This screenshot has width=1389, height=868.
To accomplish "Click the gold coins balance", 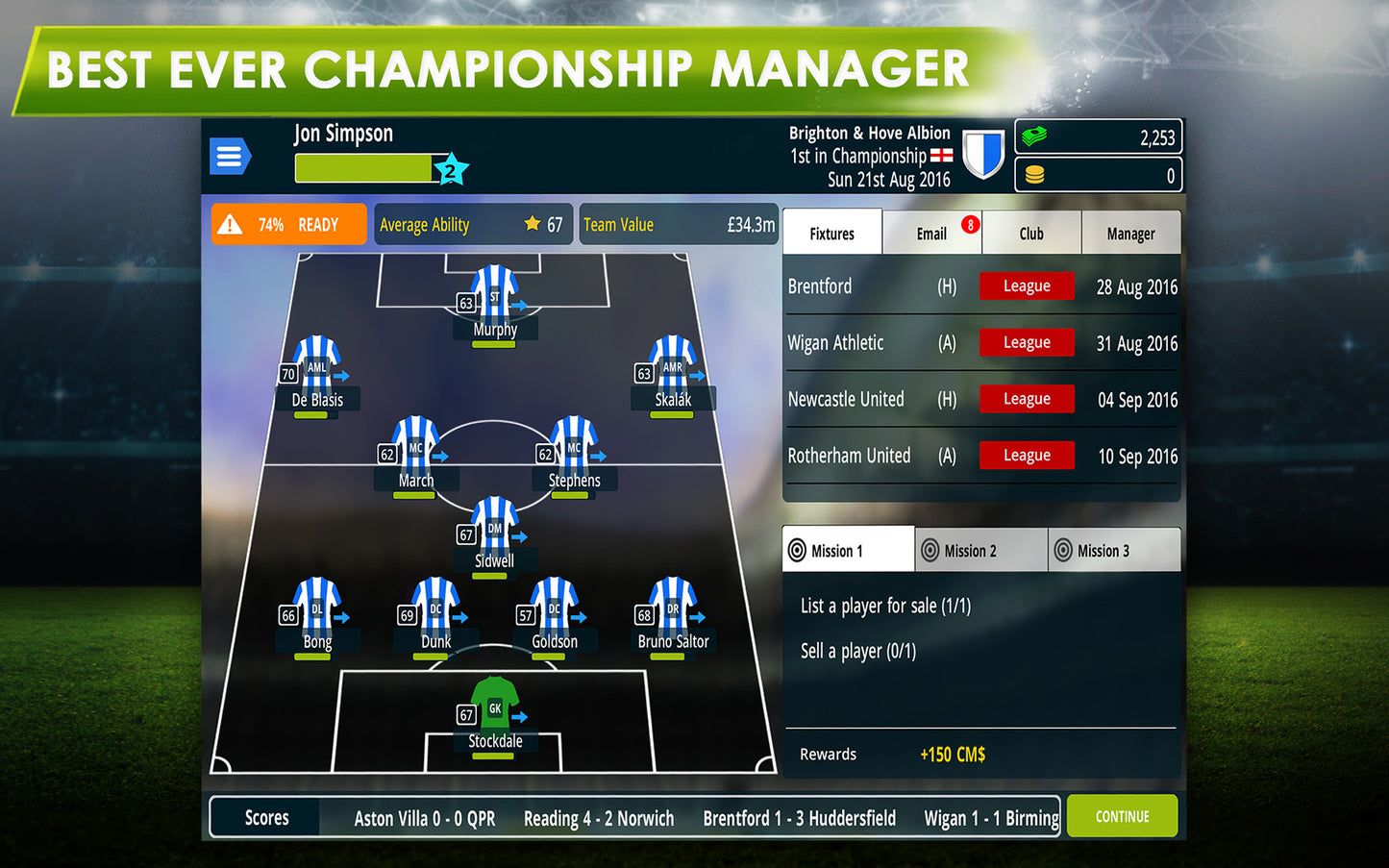I will tap(1098, 176).
